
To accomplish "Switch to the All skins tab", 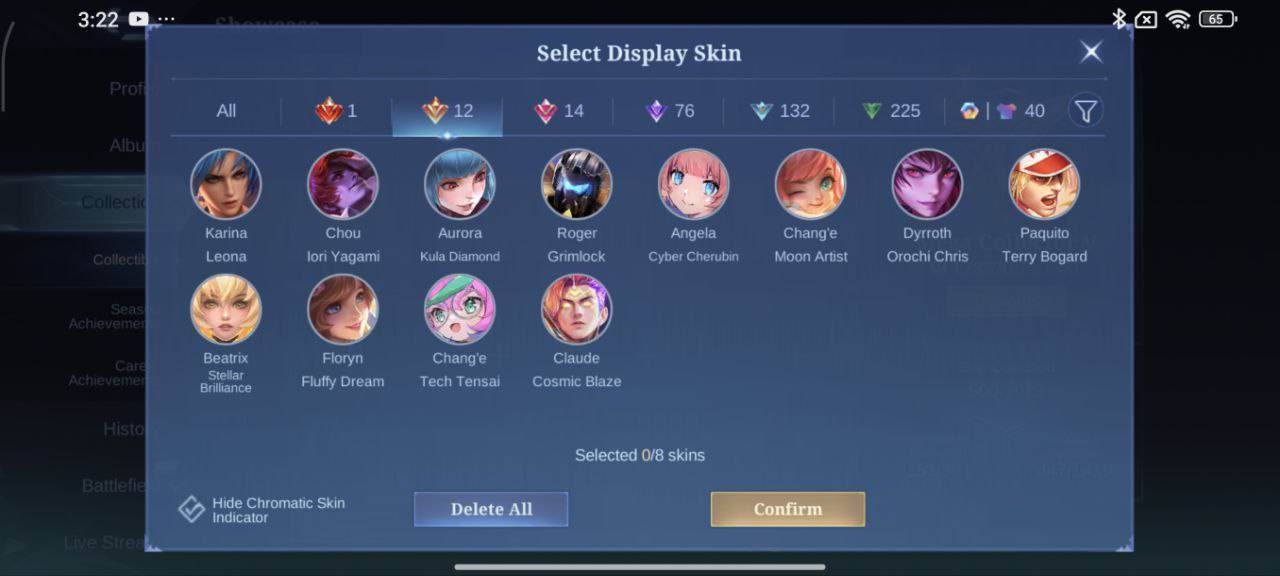I will coord(226,111).
